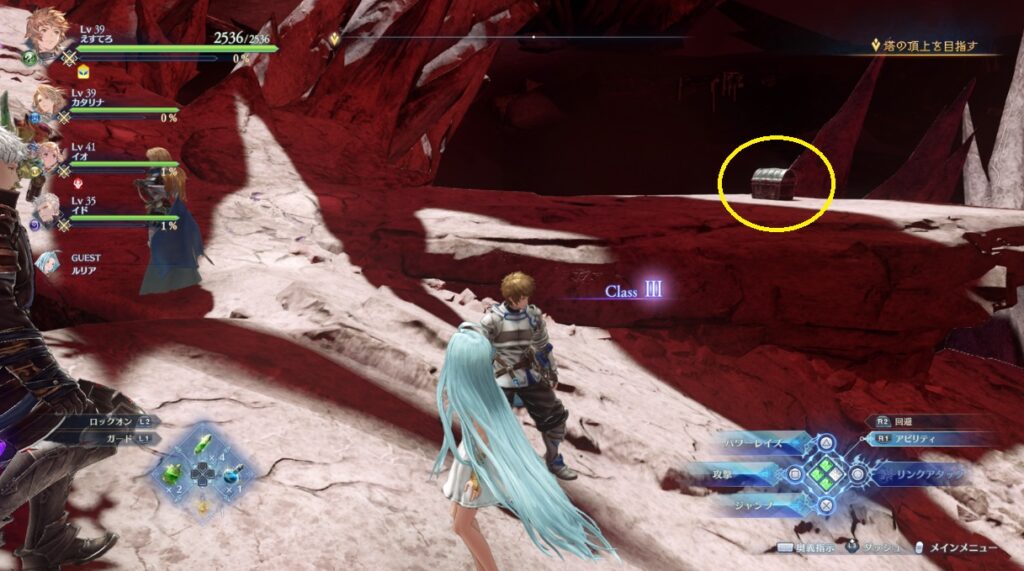Open the 塔の頂上を目指す objective tracker

(923, 46)
